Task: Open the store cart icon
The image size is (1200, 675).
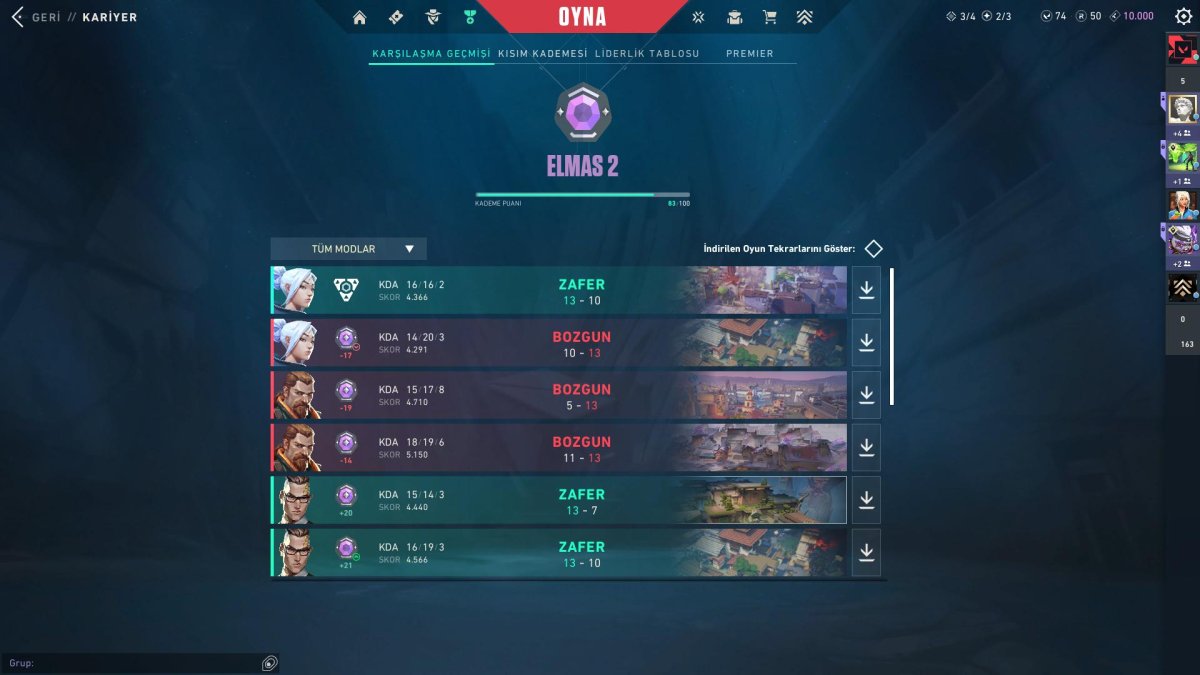Action: (769, 17)
